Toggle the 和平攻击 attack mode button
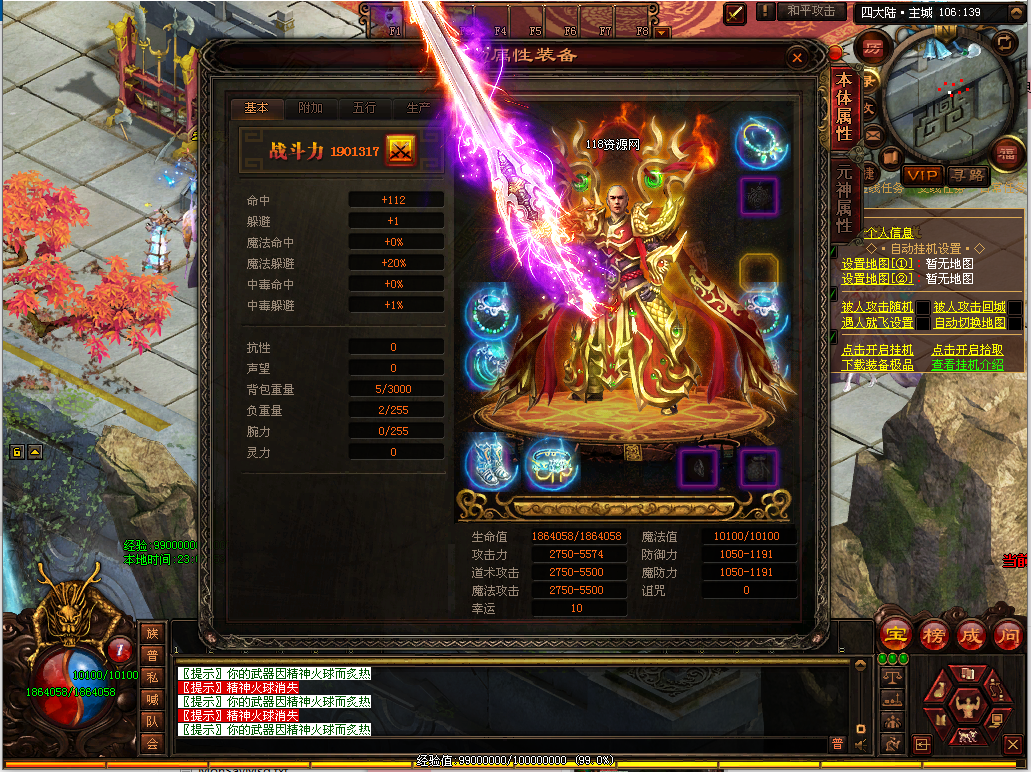Image resolution: width=1031 pixels, height=772 pixels. [810, 12]
